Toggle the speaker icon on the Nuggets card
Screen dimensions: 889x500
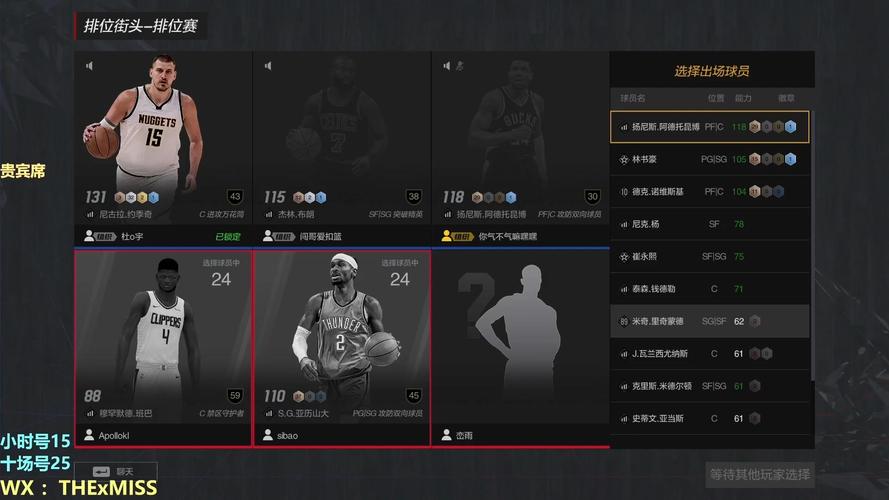pyautogui.click(x=89, y=66)
